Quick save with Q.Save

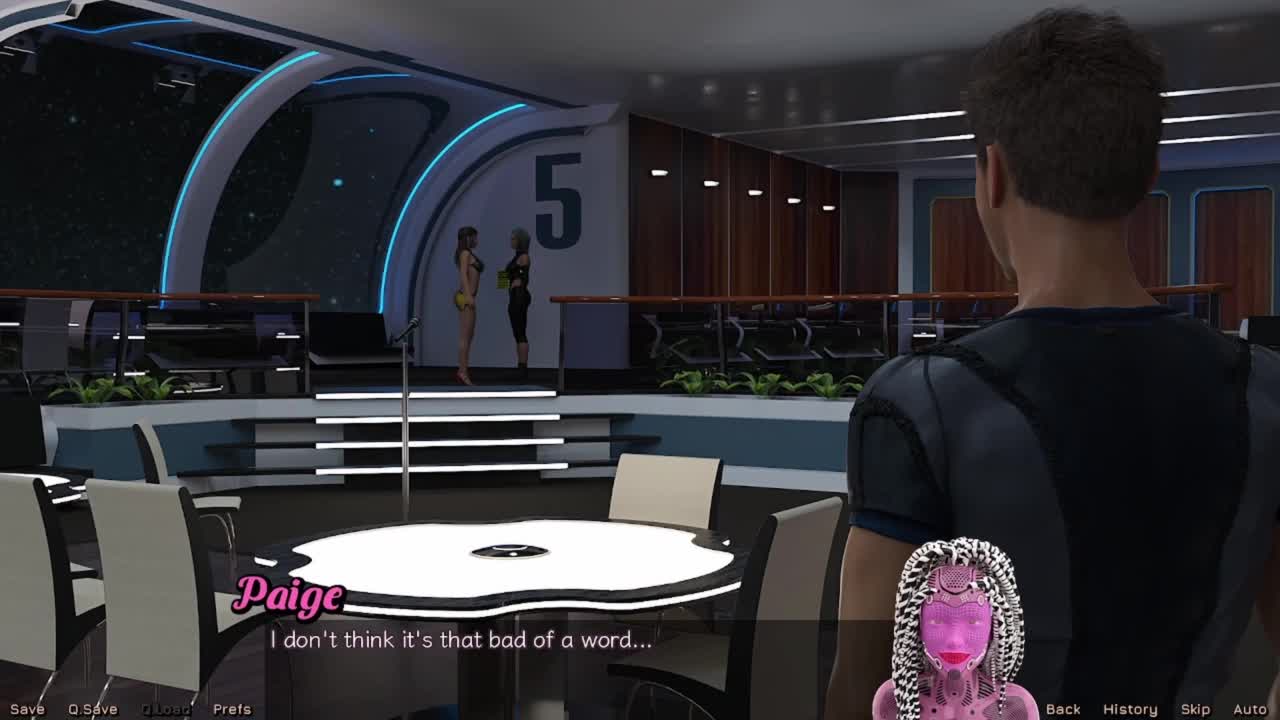93,709
